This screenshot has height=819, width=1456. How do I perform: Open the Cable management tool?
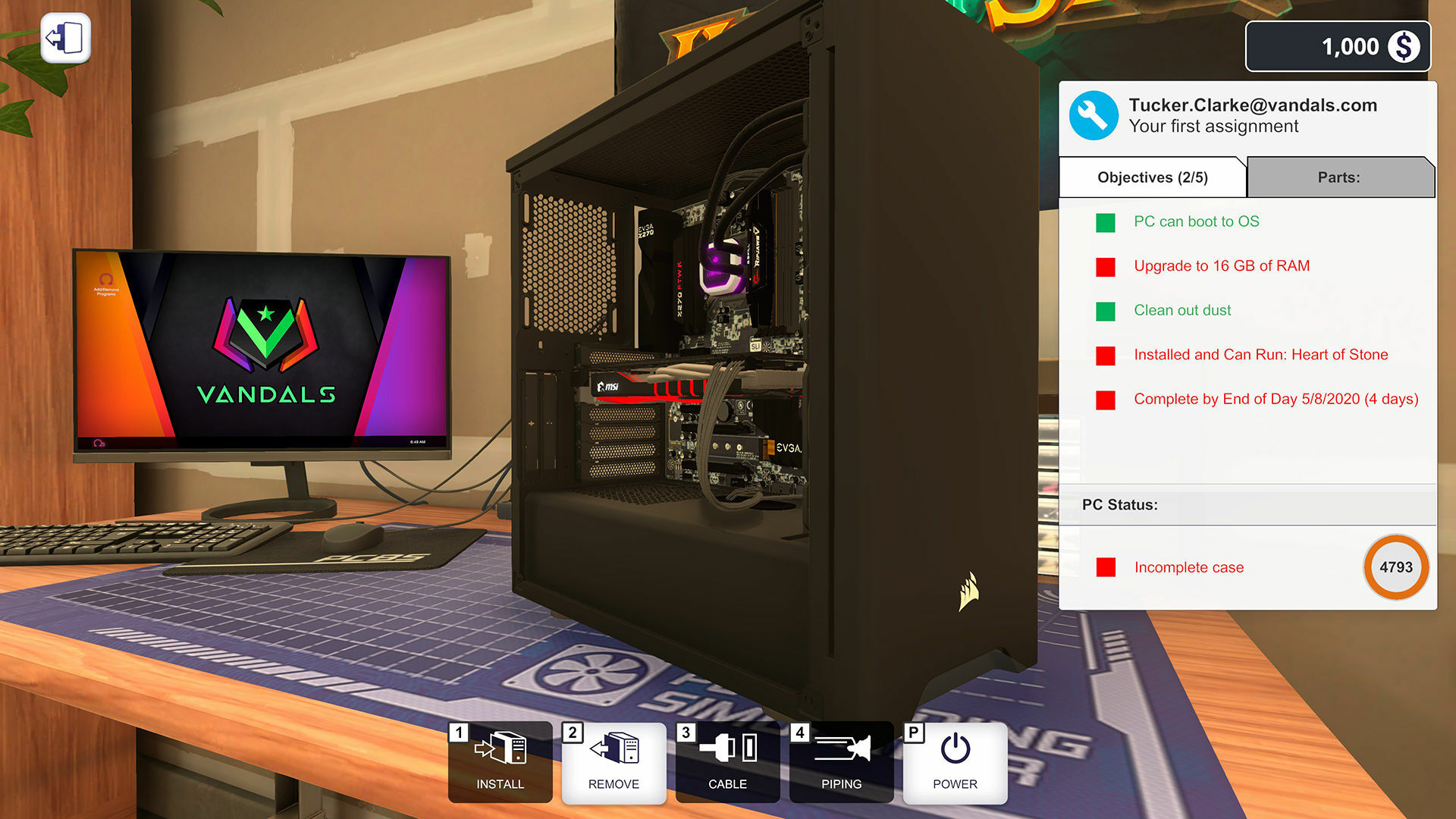point(726,762)
